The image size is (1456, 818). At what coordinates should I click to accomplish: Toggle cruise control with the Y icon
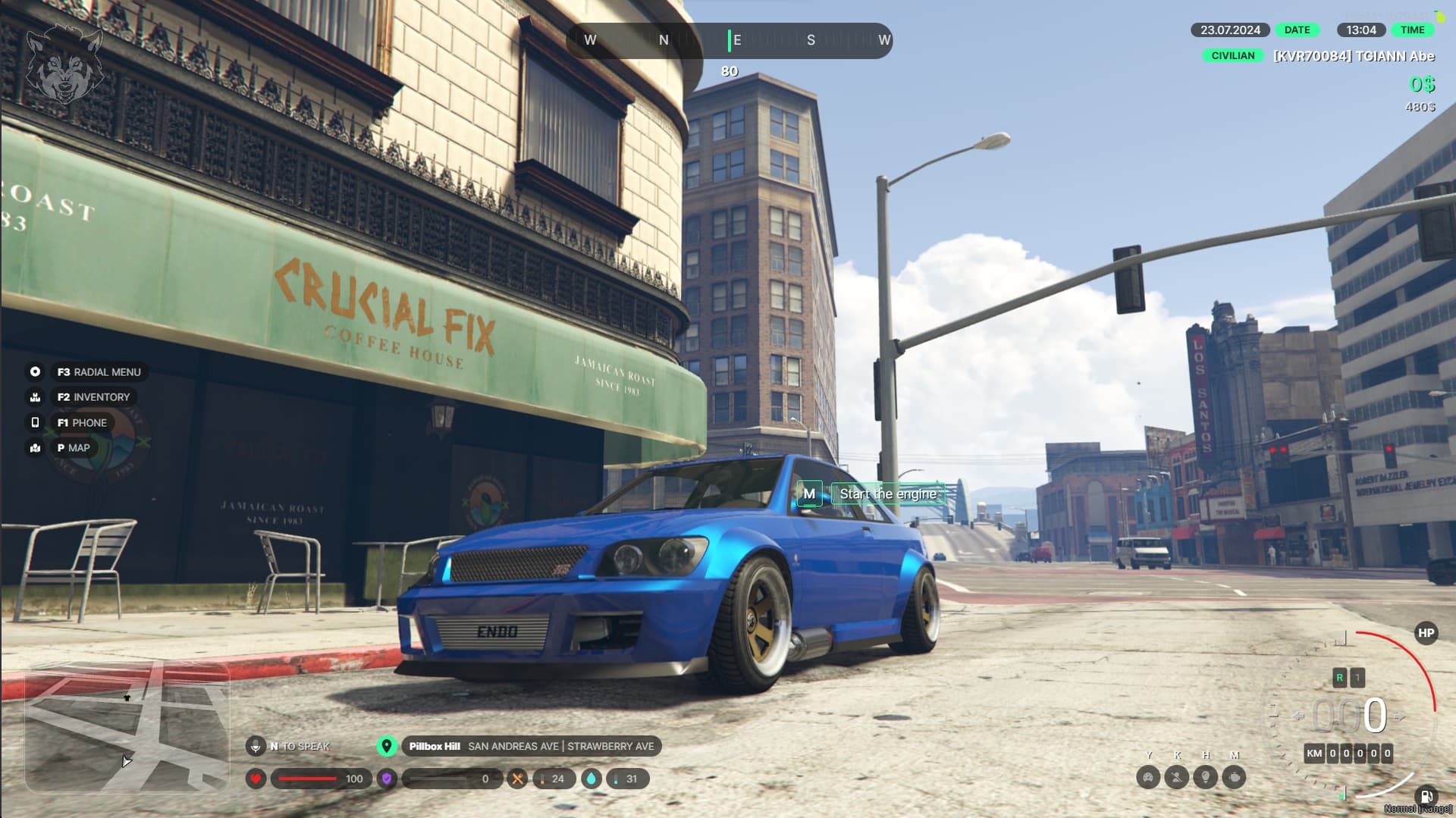coord(1149,778)
